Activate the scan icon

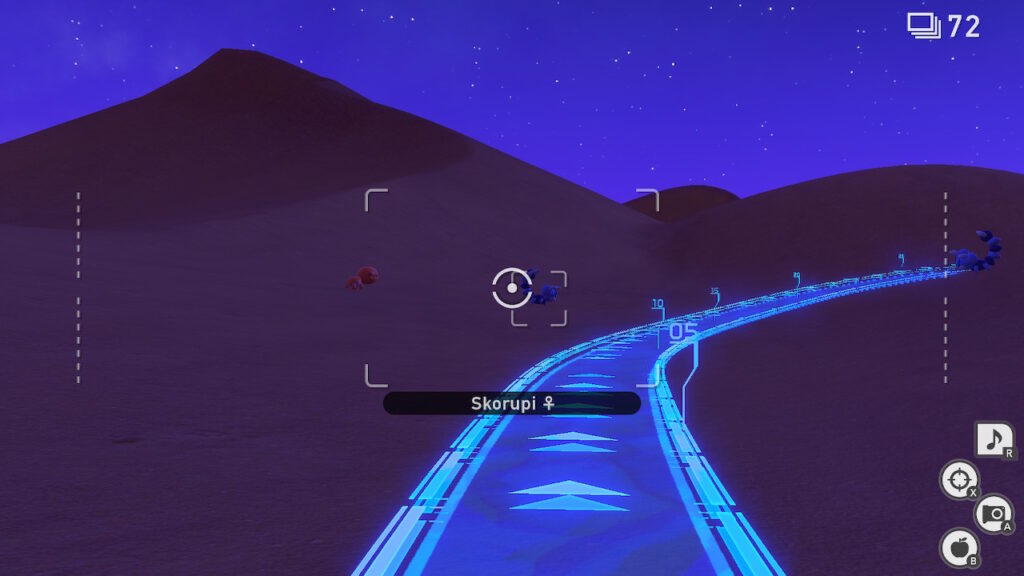(x=959, y=479)
